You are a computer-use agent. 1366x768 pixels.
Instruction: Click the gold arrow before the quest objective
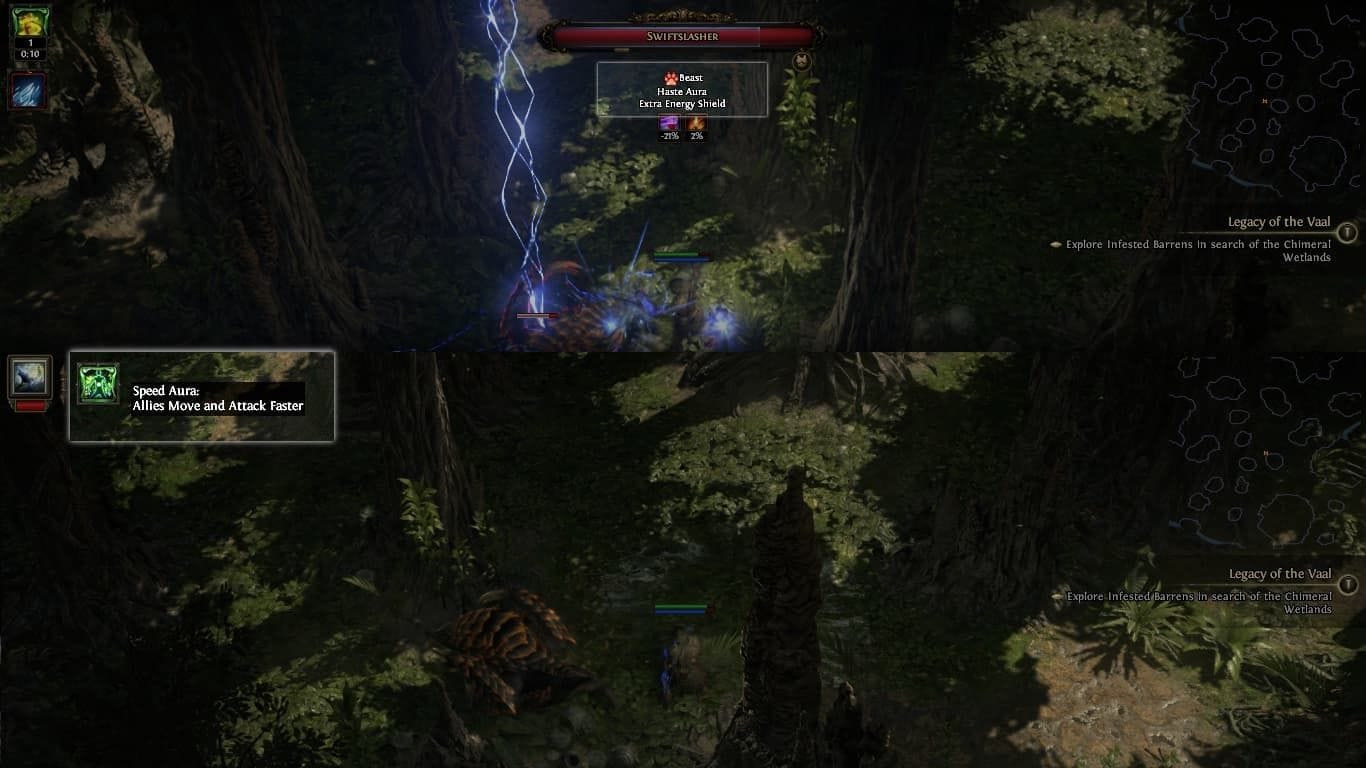point(1057,244)
